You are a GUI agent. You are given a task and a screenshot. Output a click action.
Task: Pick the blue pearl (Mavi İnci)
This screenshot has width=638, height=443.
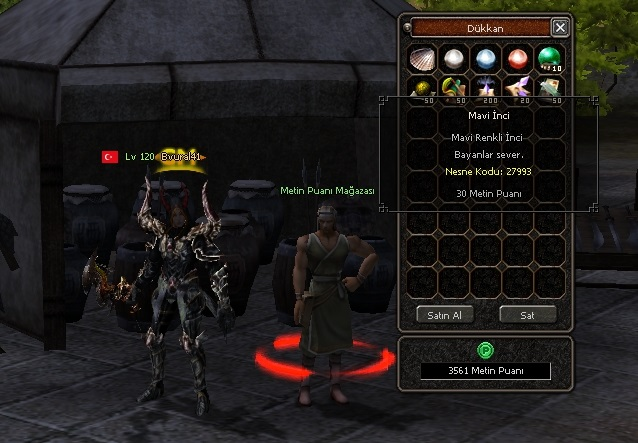tap(486, 59)
